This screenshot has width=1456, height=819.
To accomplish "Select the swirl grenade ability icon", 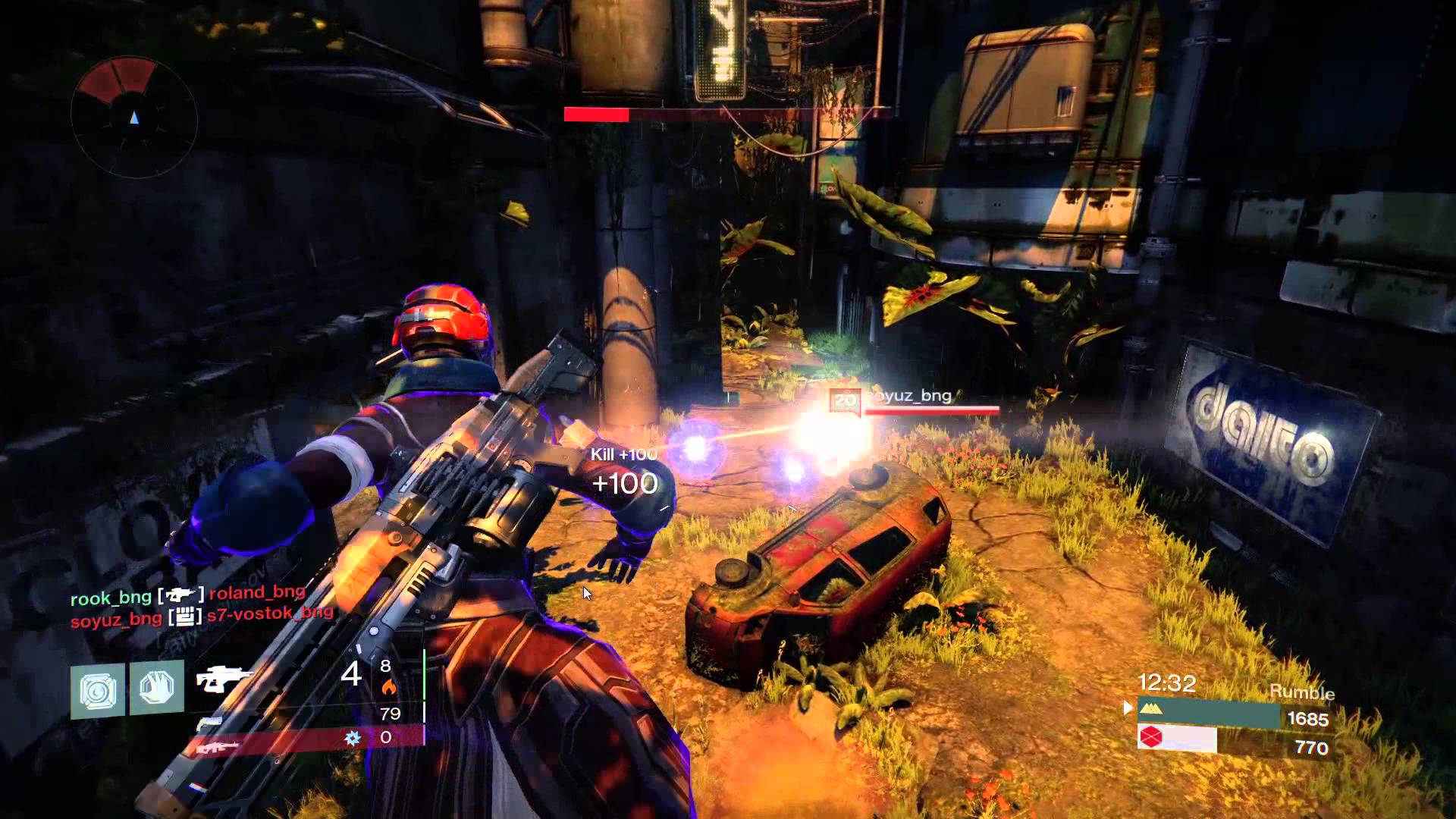I will click(98, 690).
